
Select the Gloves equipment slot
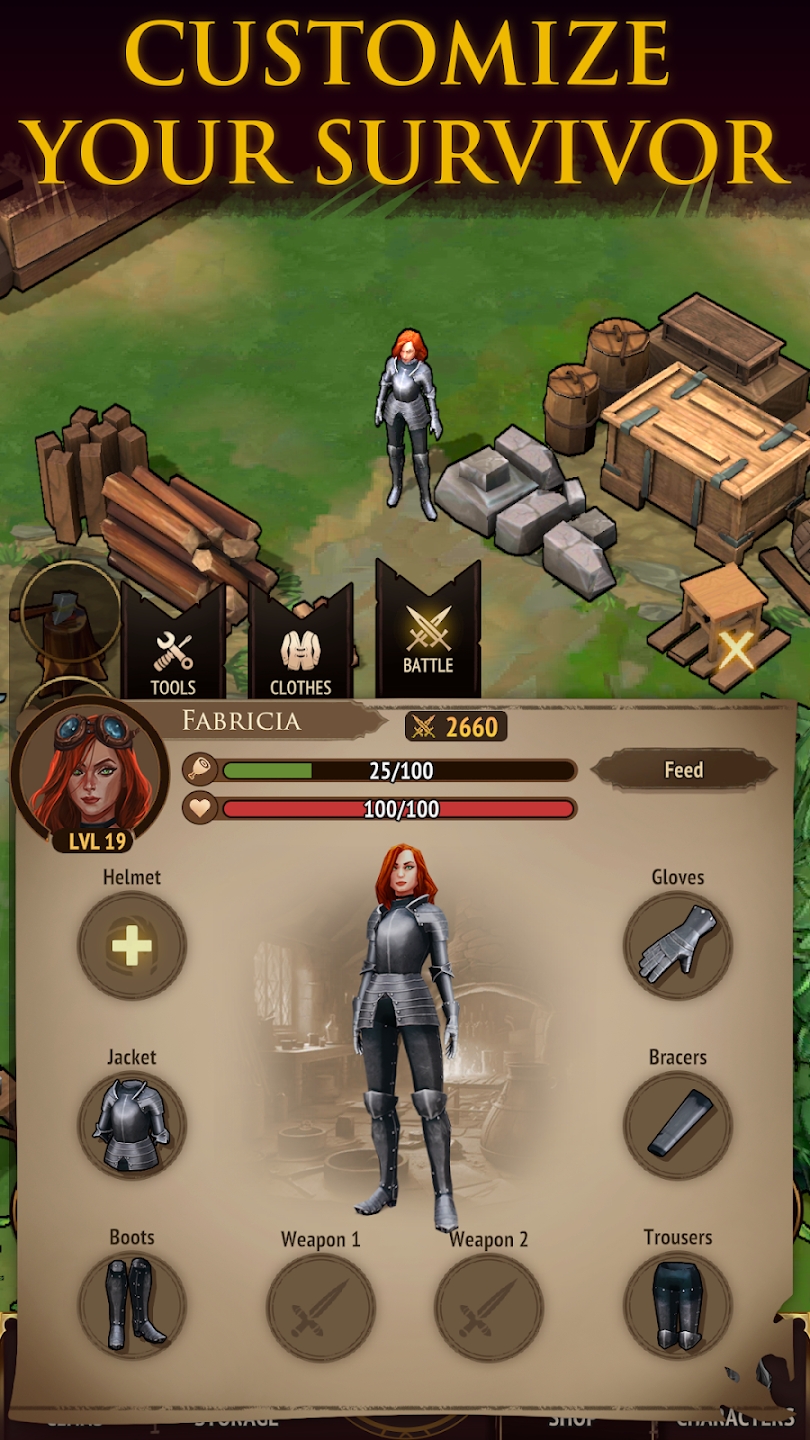pyautogui.click(x=678, y=946)
